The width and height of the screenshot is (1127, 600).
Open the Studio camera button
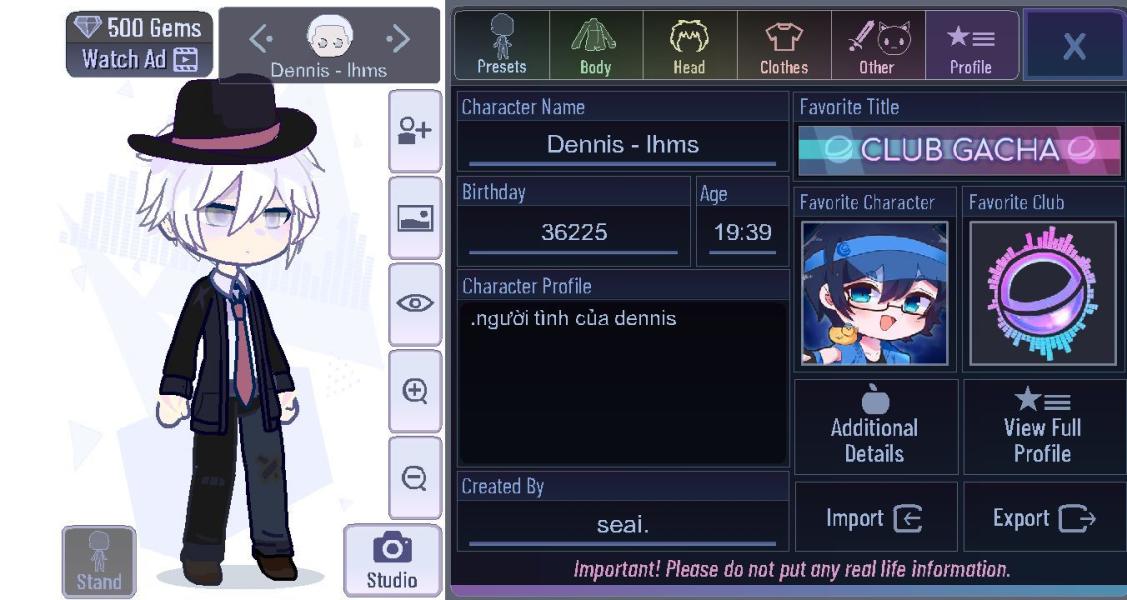tap(392, 560)
